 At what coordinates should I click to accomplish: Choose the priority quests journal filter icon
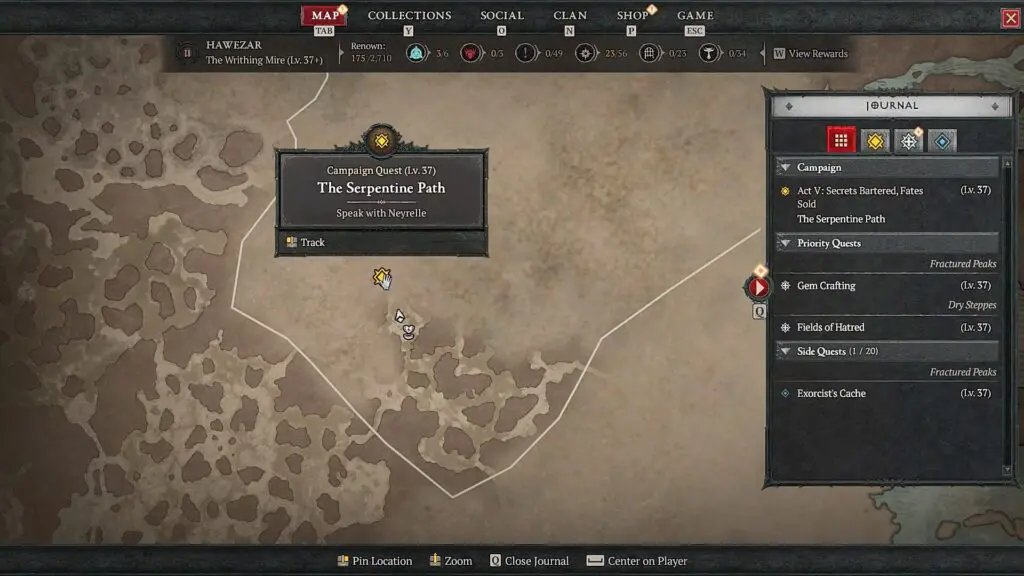click(x=908, y=141)
